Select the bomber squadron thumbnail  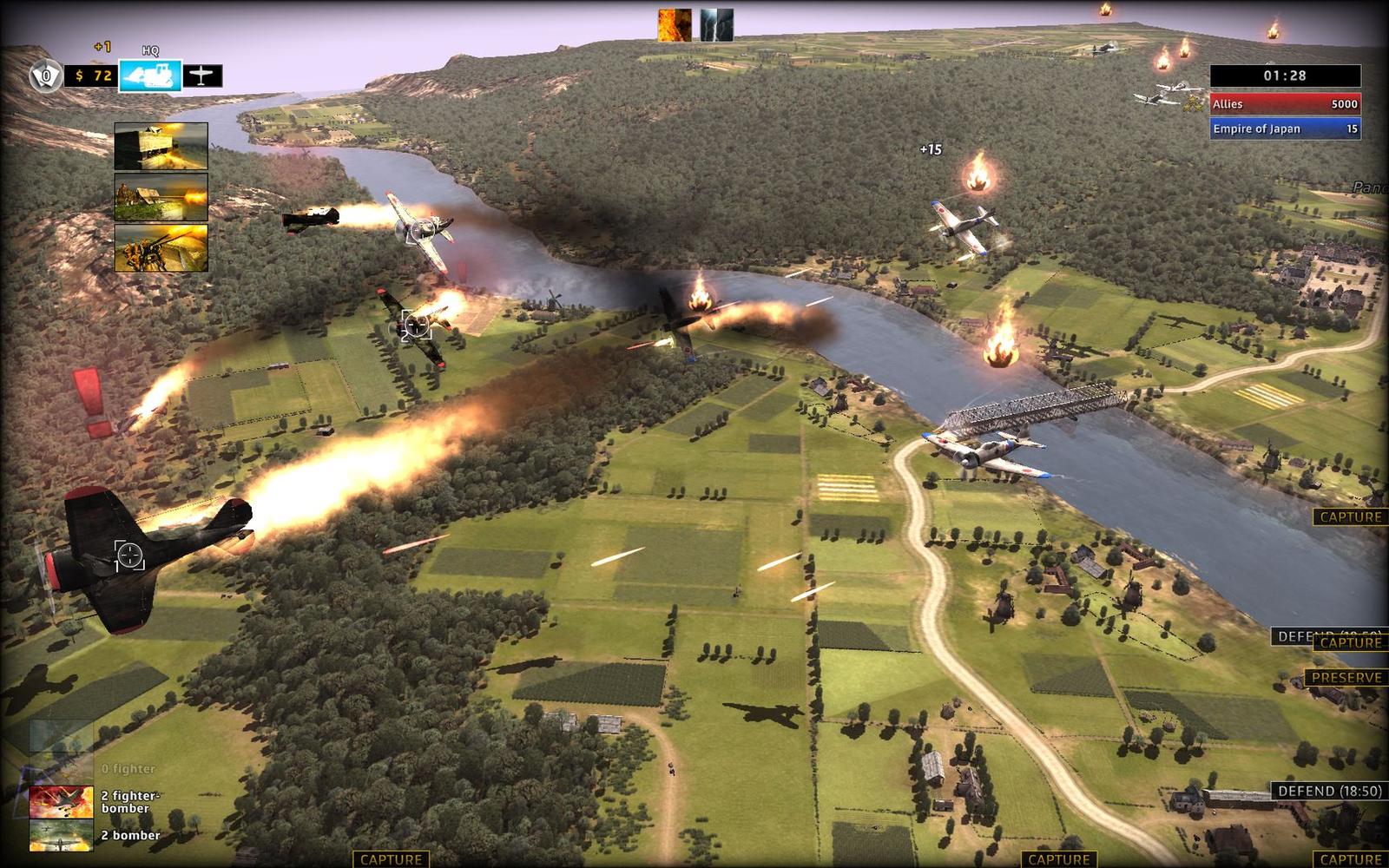[62, 835]
